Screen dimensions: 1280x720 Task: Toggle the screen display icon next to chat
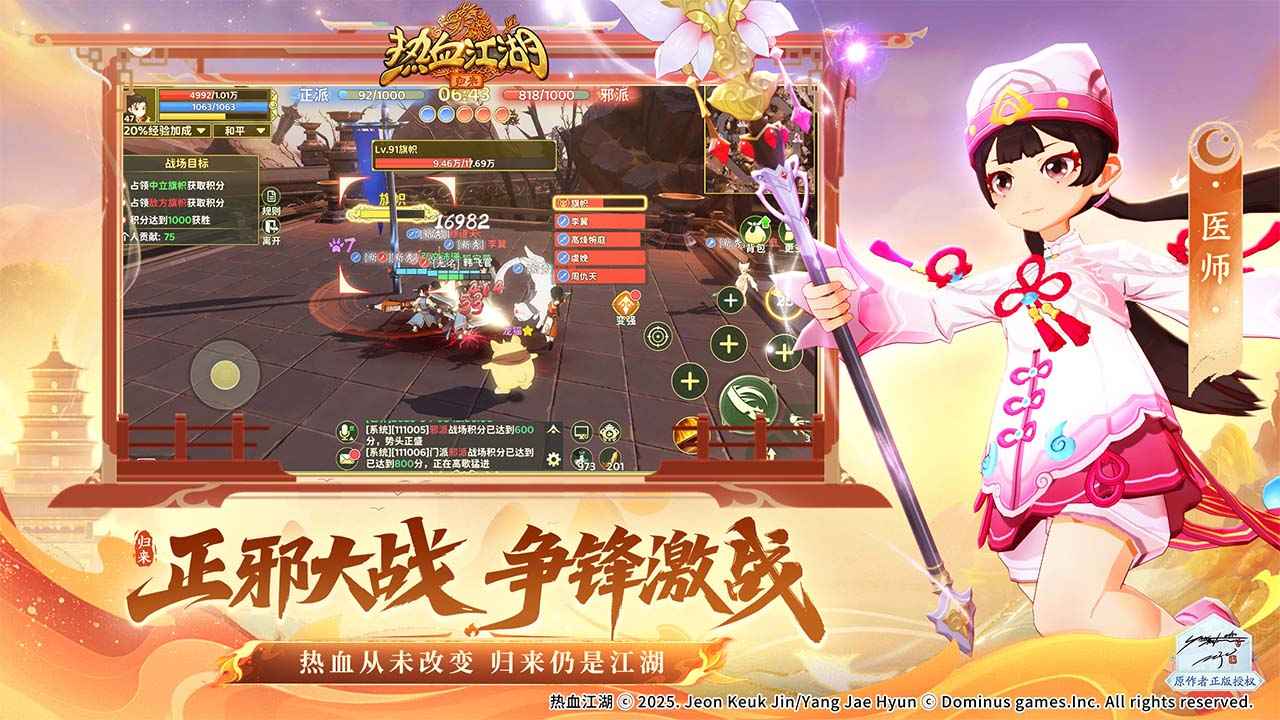581,431
